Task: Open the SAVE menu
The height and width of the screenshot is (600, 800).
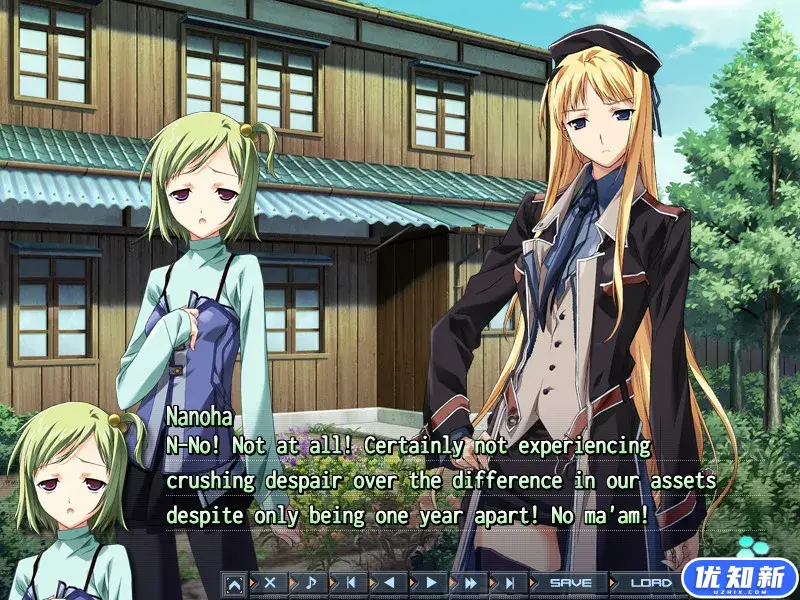Action: click(x=571, y=582)
